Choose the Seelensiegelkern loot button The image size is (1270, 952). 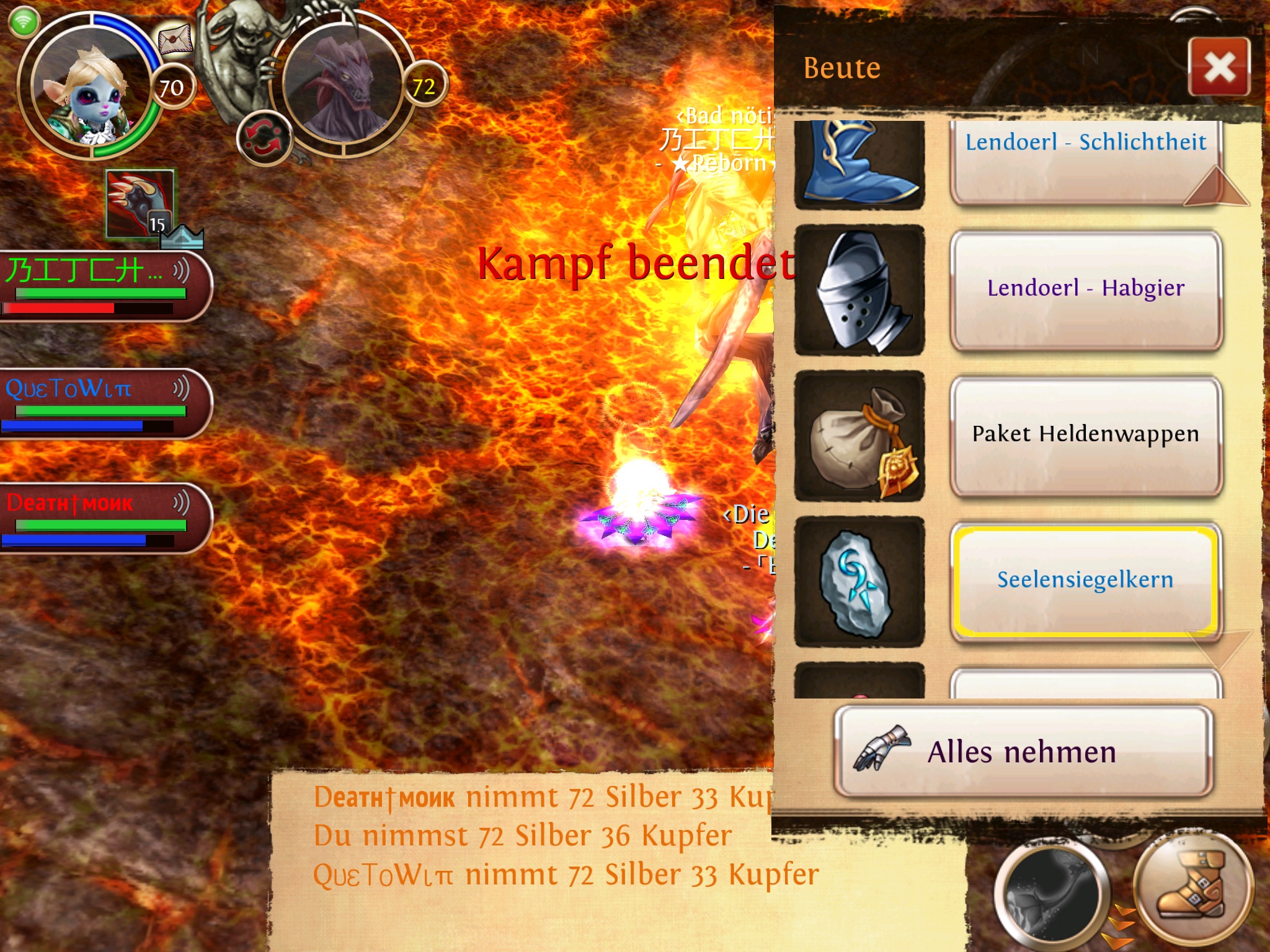tap(1085, 580)
